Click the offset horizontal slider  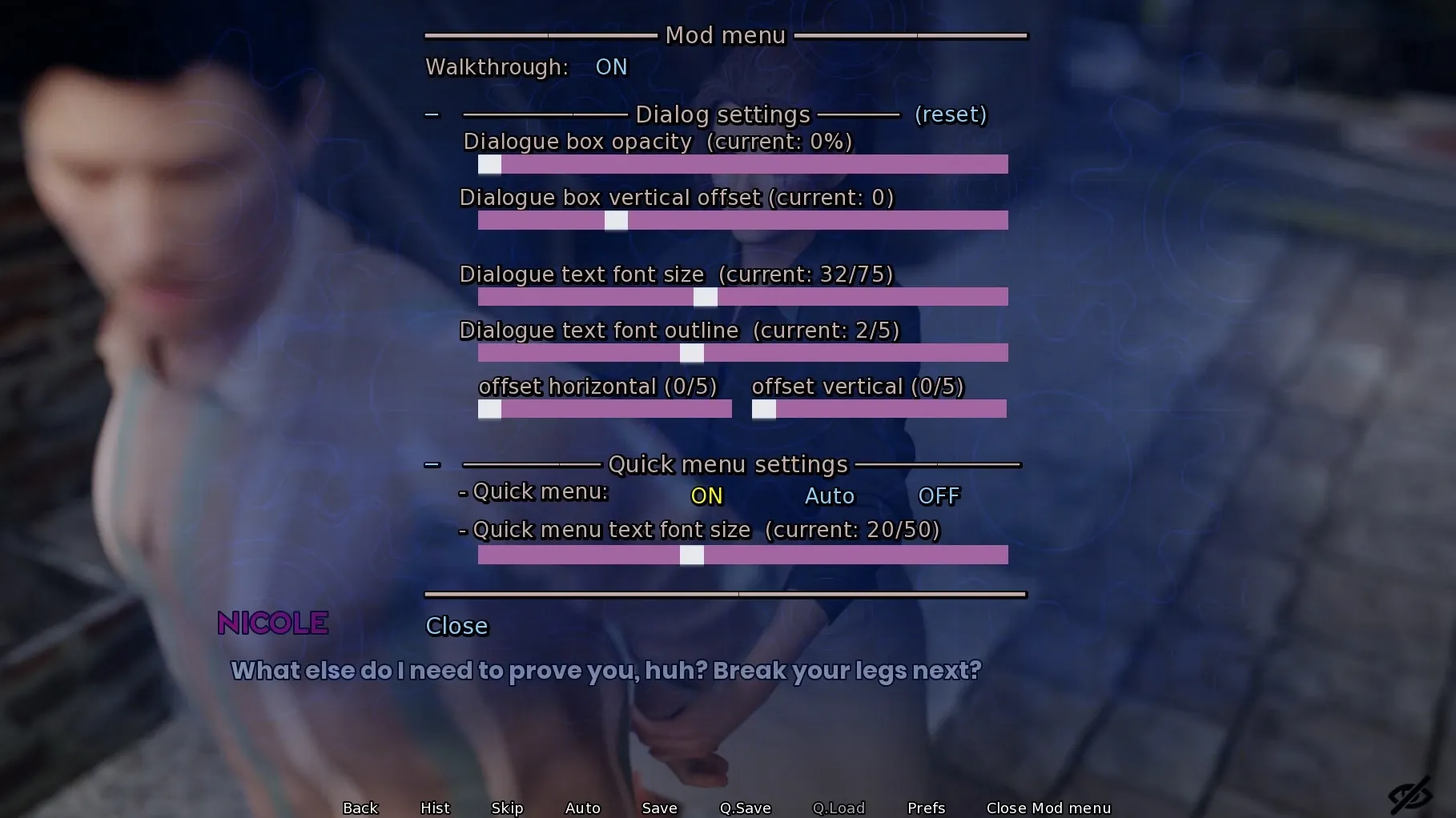click(605, 410)
